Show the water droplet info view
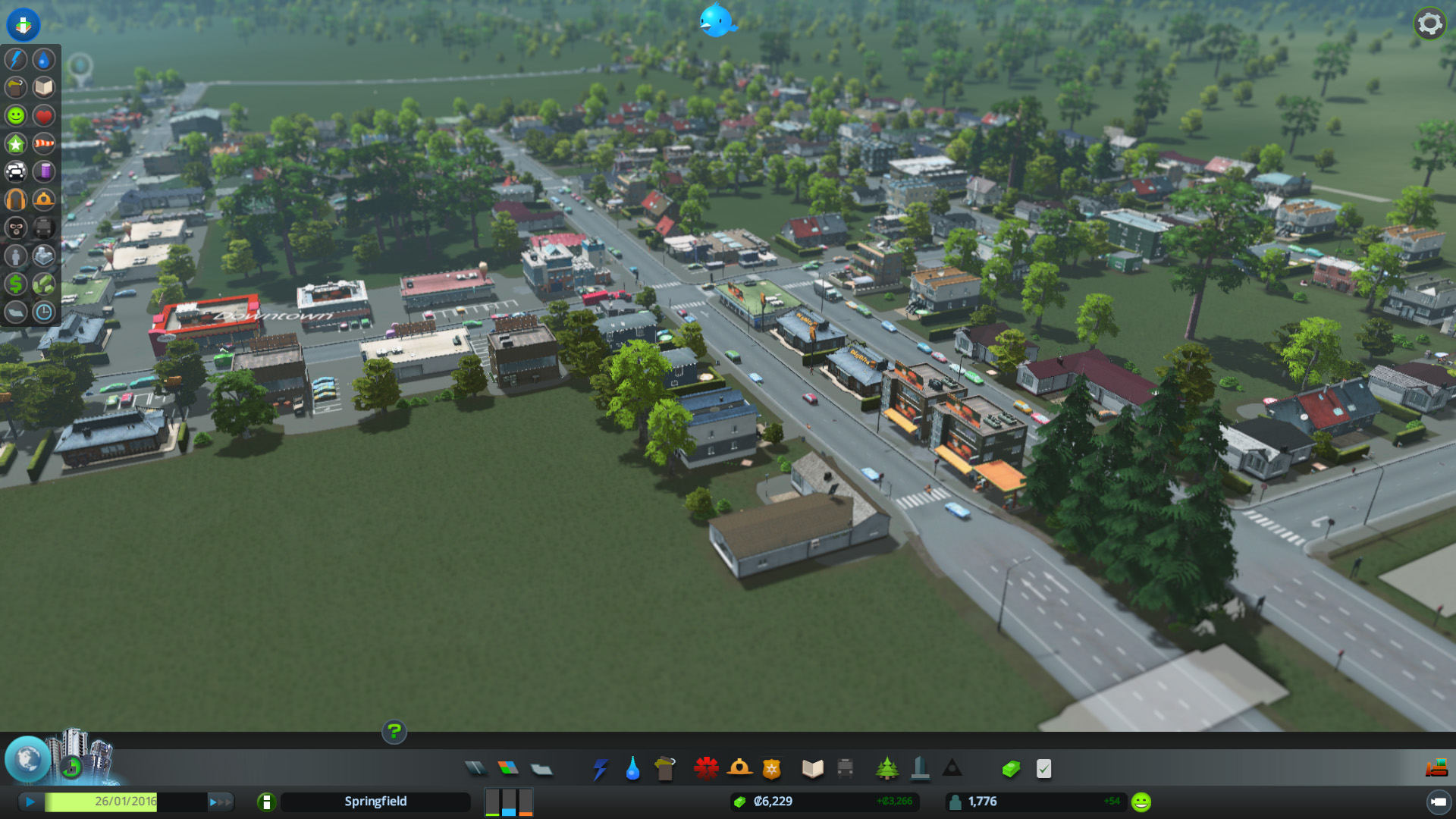This screenshot has height=819, width=1456. [x=44, y=59]
